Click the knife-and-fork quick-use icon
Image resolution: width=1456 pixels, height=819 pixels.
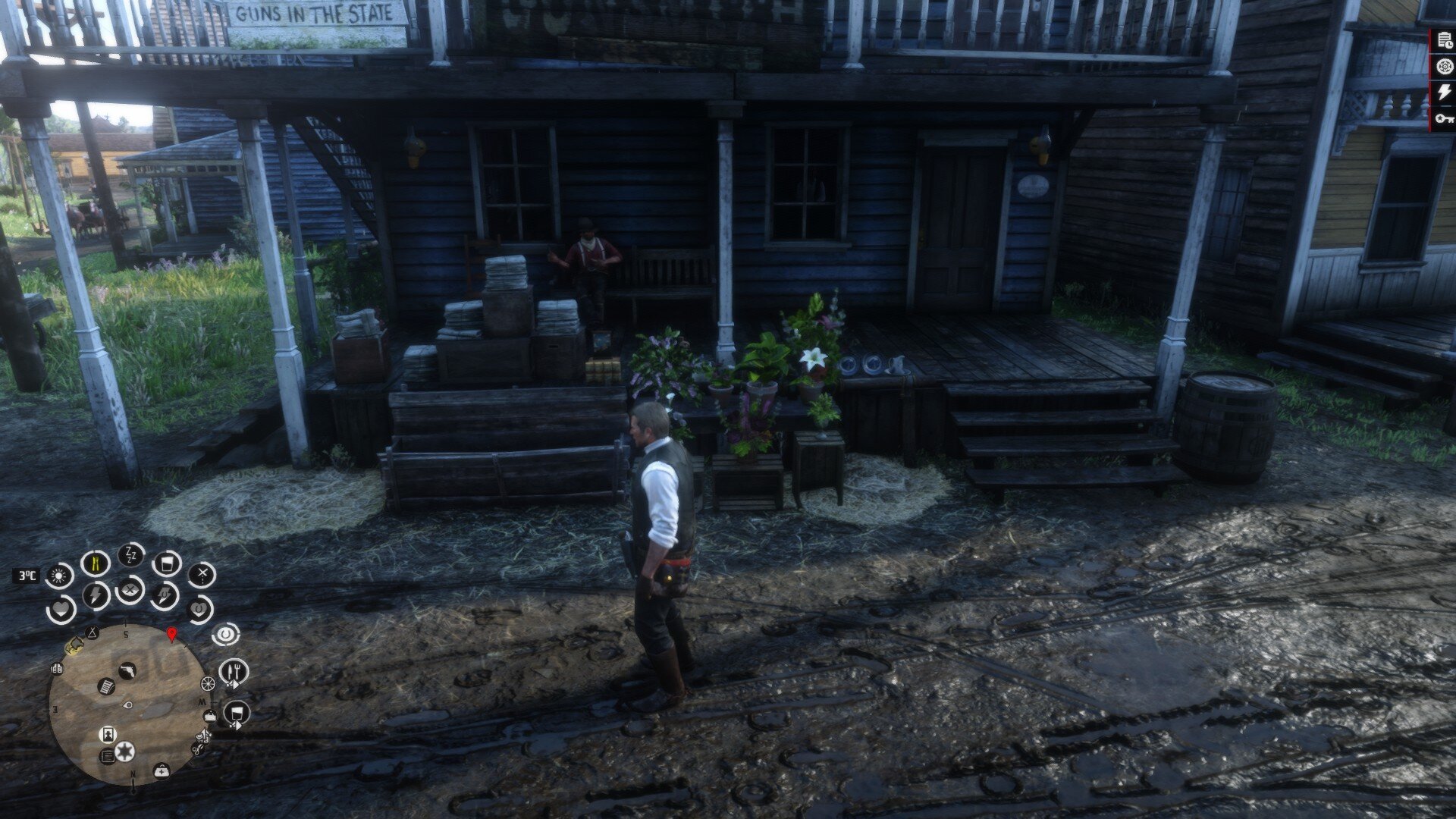pos(234,672)
